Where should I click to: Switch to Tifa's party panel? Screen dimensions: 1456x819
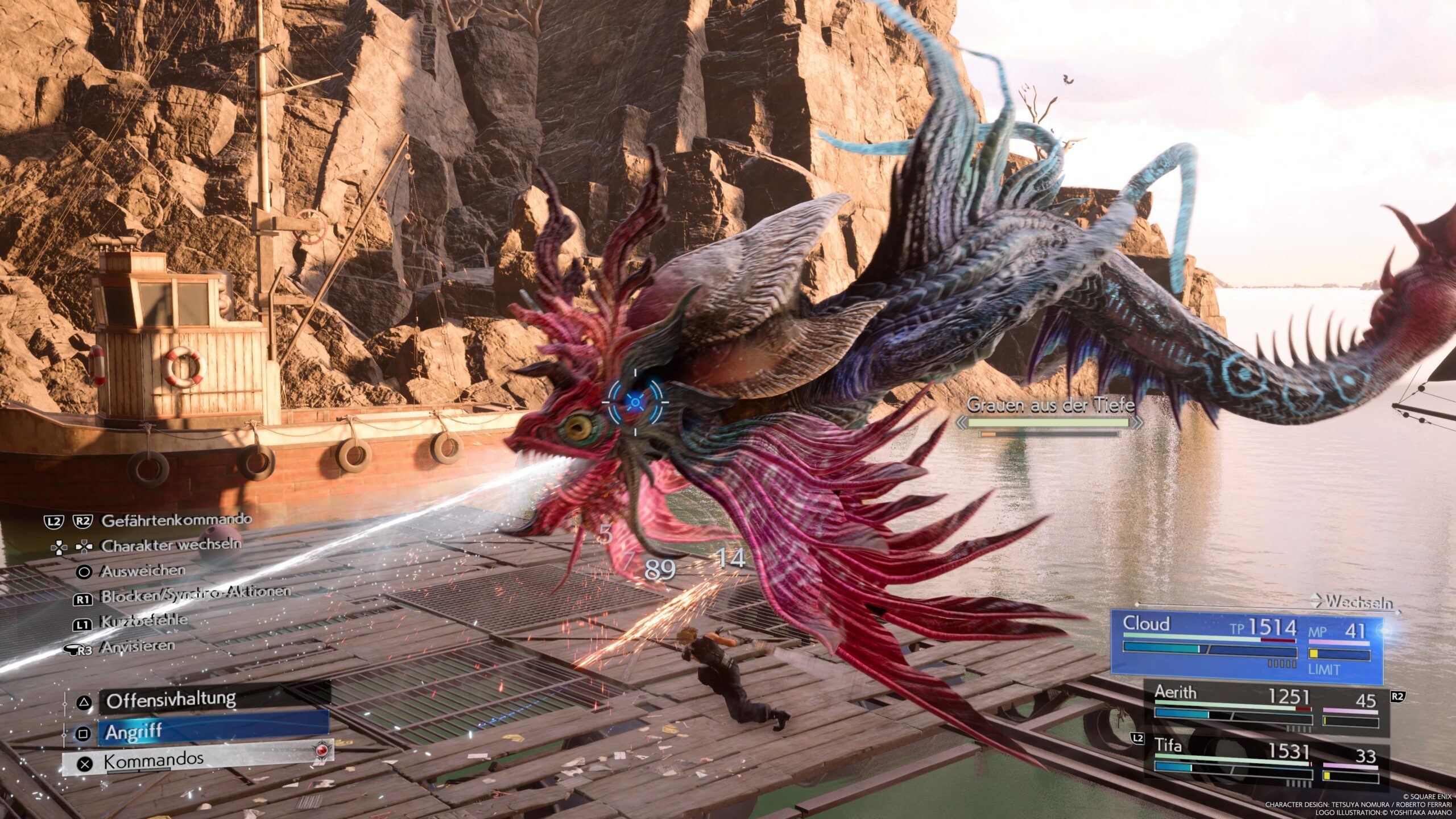tap(1266, 760)
